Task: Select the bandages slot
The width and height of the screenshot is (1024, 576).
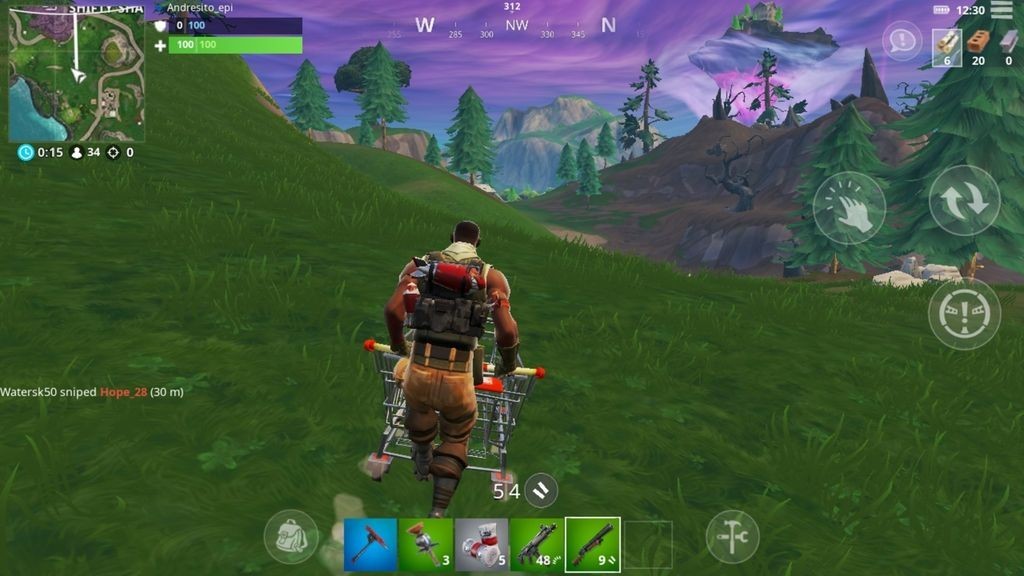Action: click(481, 544)
